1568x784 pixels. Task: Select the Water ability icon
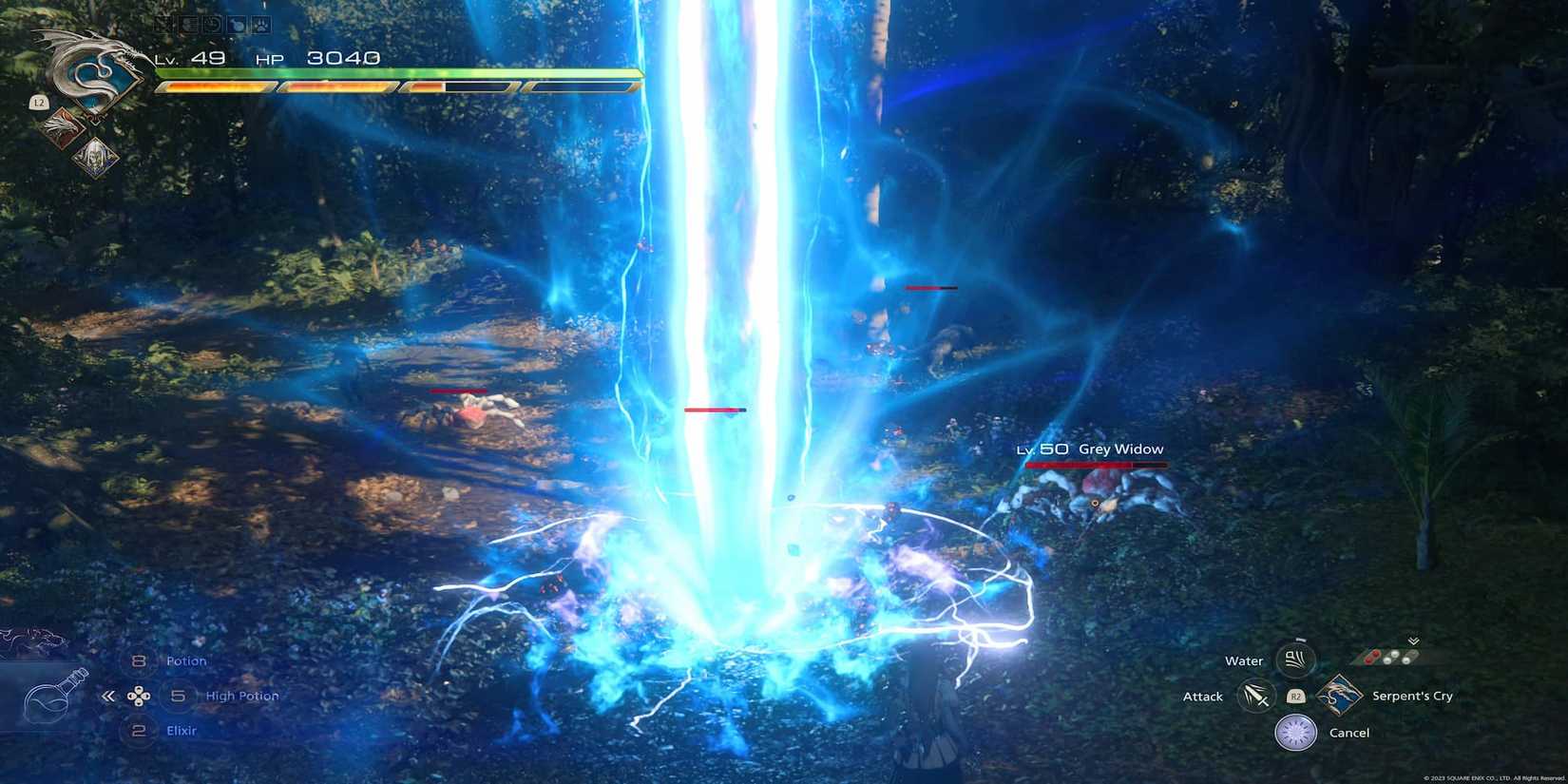[x=1295, y=658]
